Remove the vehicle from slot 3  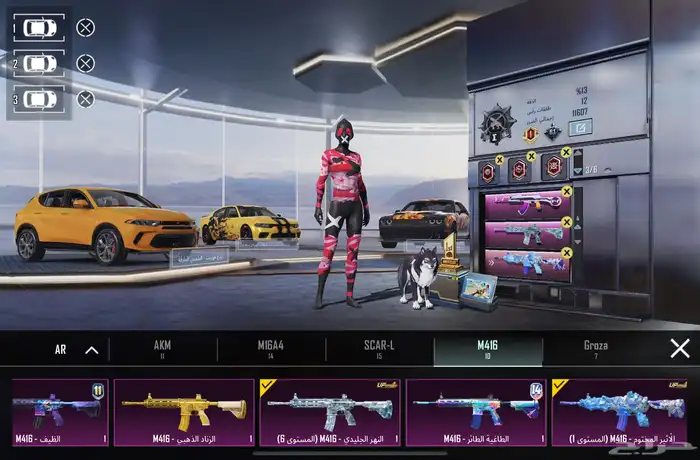pyautogui.click(x=86, y=99)
